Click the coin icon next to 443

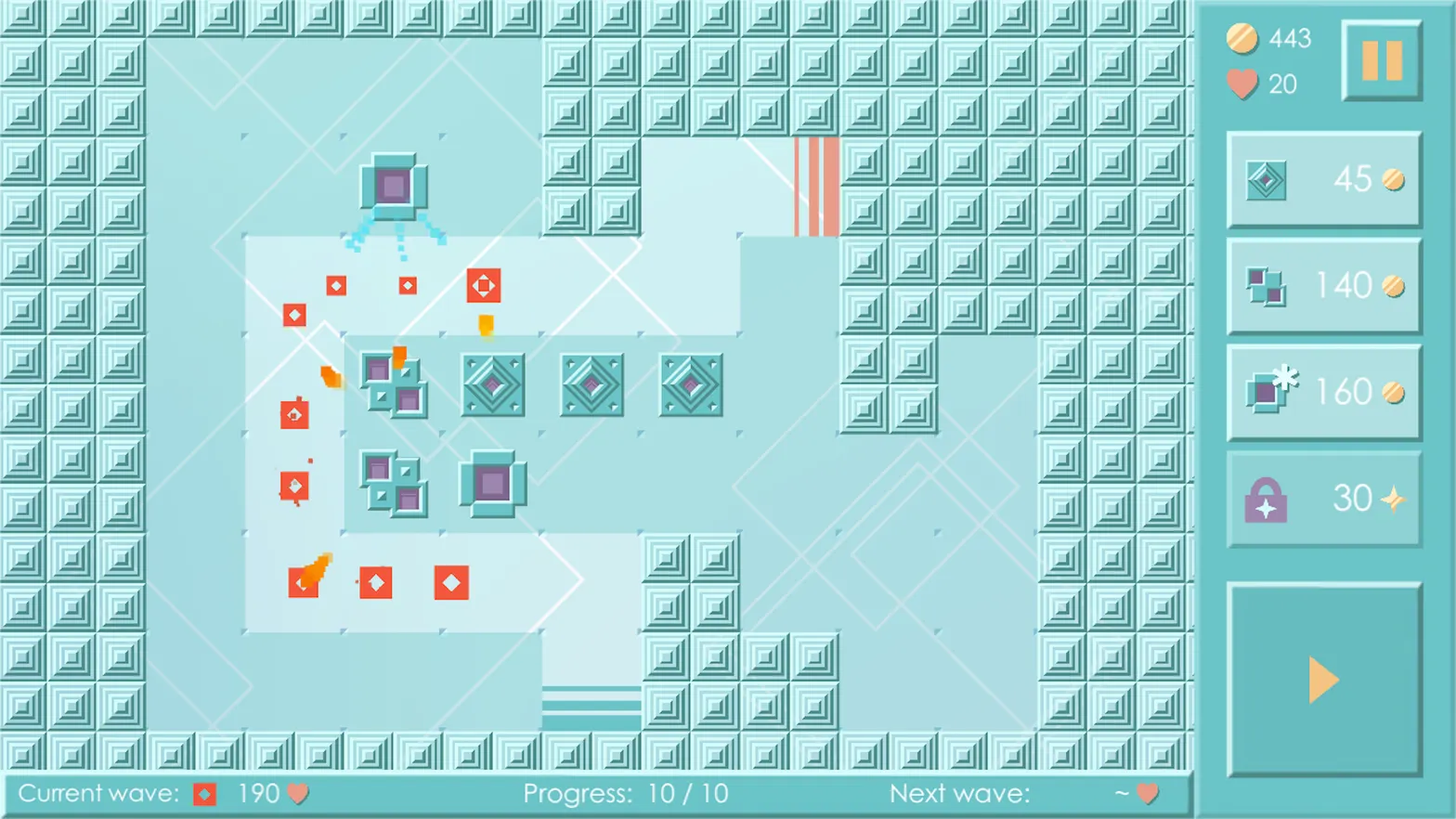tap(1242, 38)
